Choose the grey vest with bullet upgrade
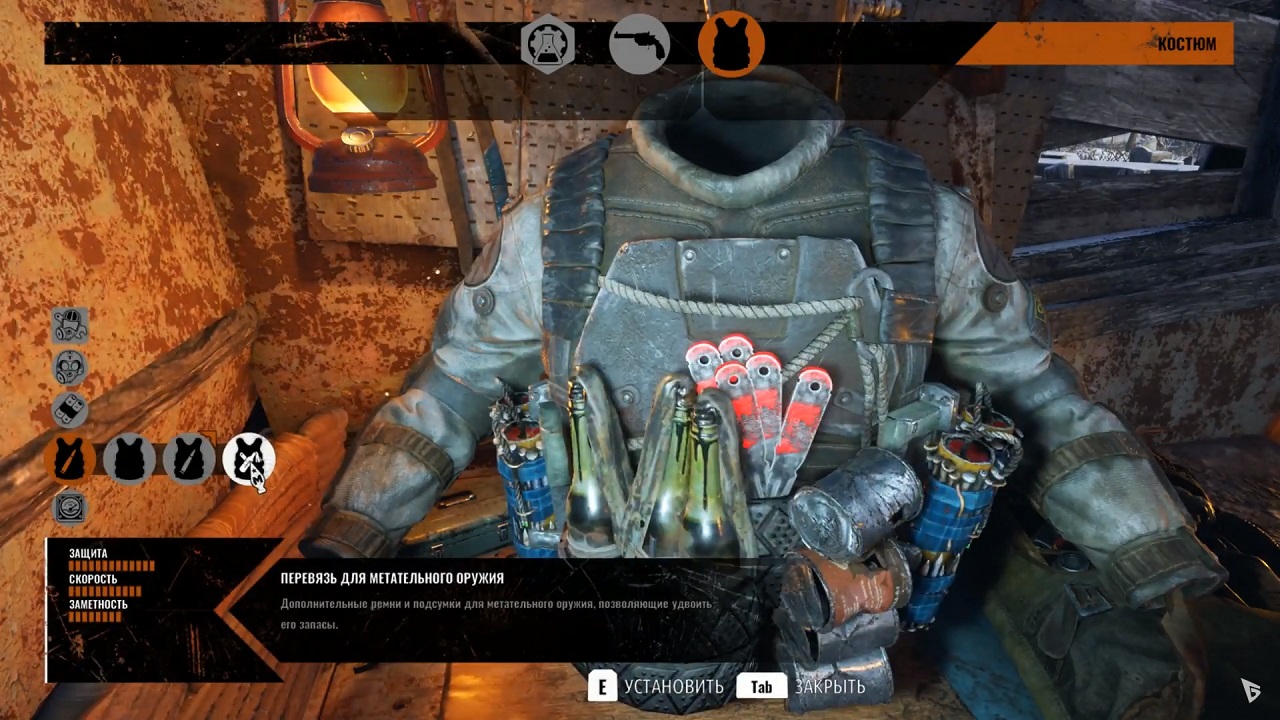1280x720 pixels. 190,459
